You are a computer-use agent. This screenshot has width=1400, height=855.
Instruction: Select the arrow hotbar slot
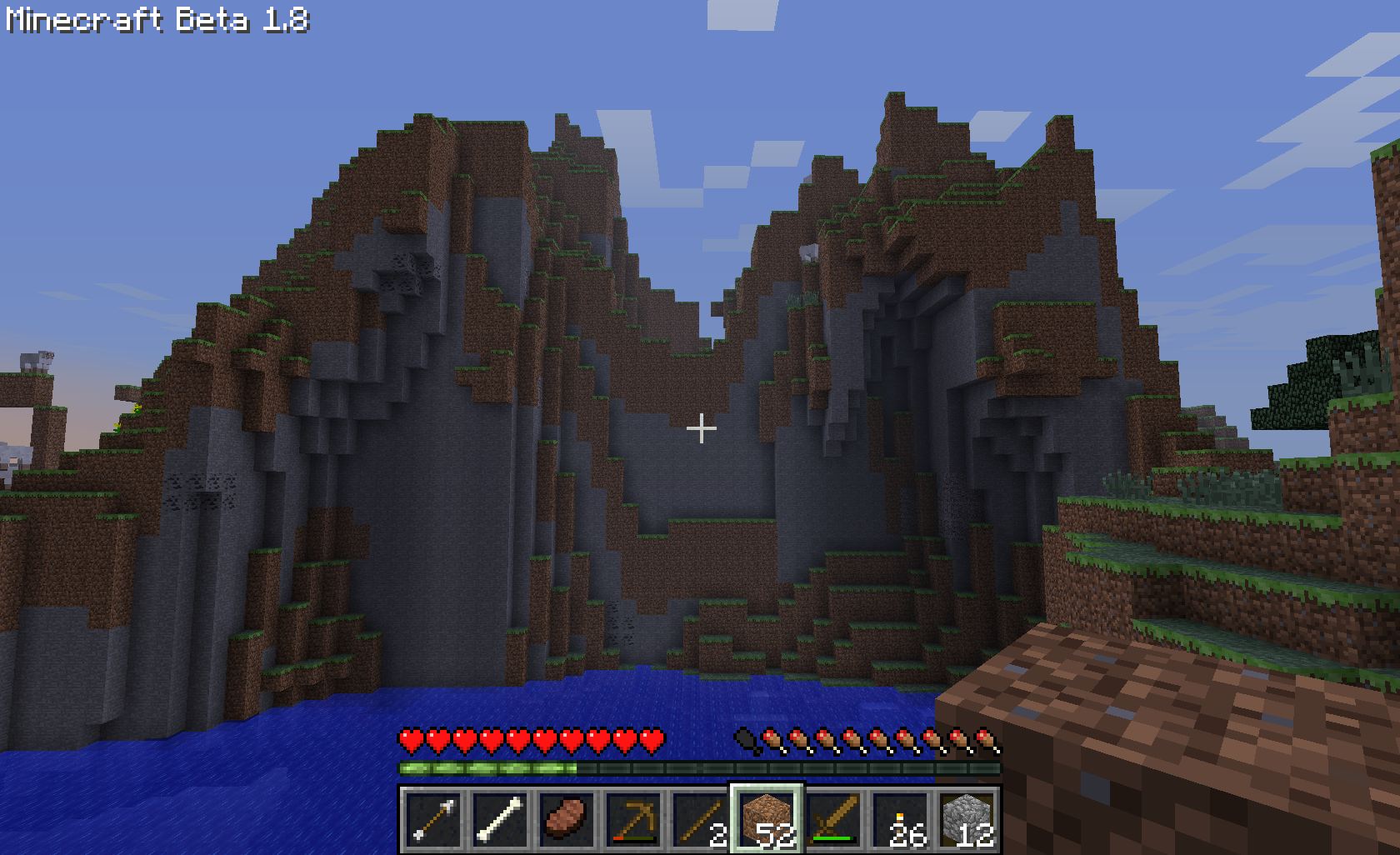point(433,819)
